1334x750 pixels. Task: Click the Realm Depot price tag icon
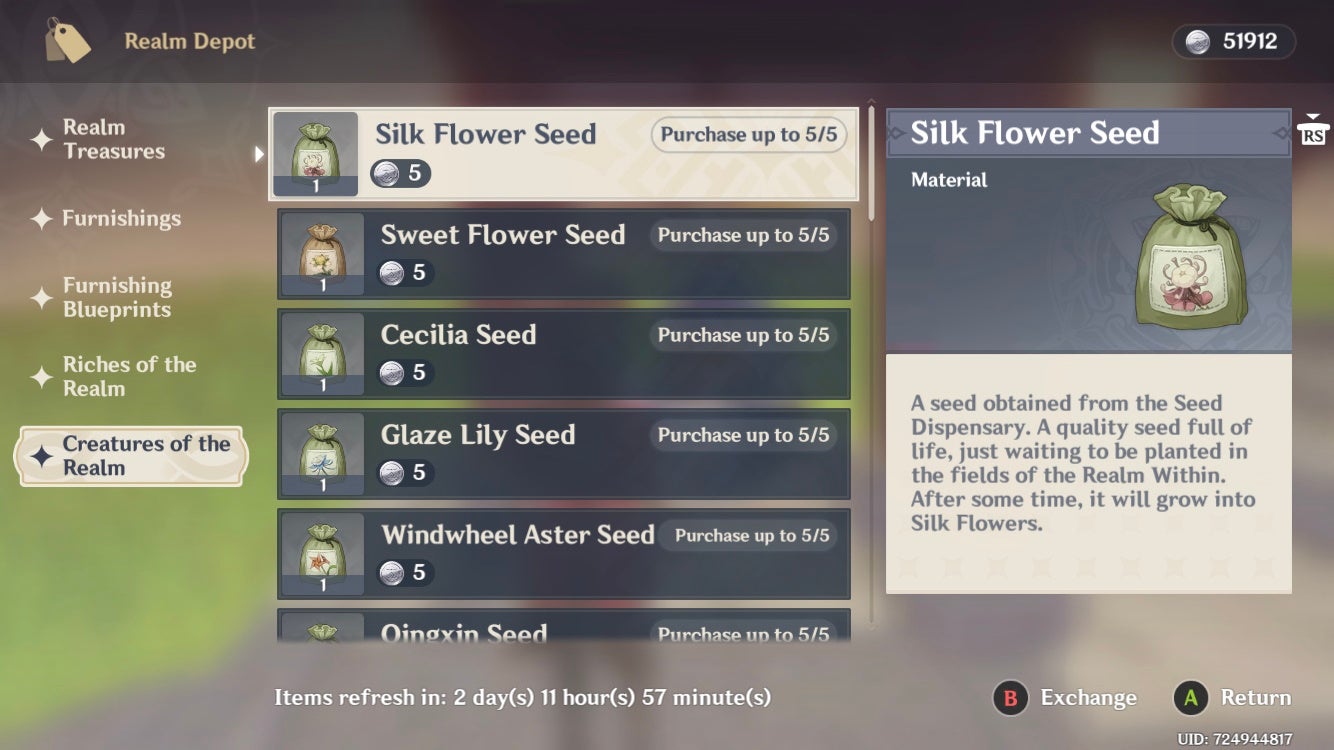click(x=67, y=41)
